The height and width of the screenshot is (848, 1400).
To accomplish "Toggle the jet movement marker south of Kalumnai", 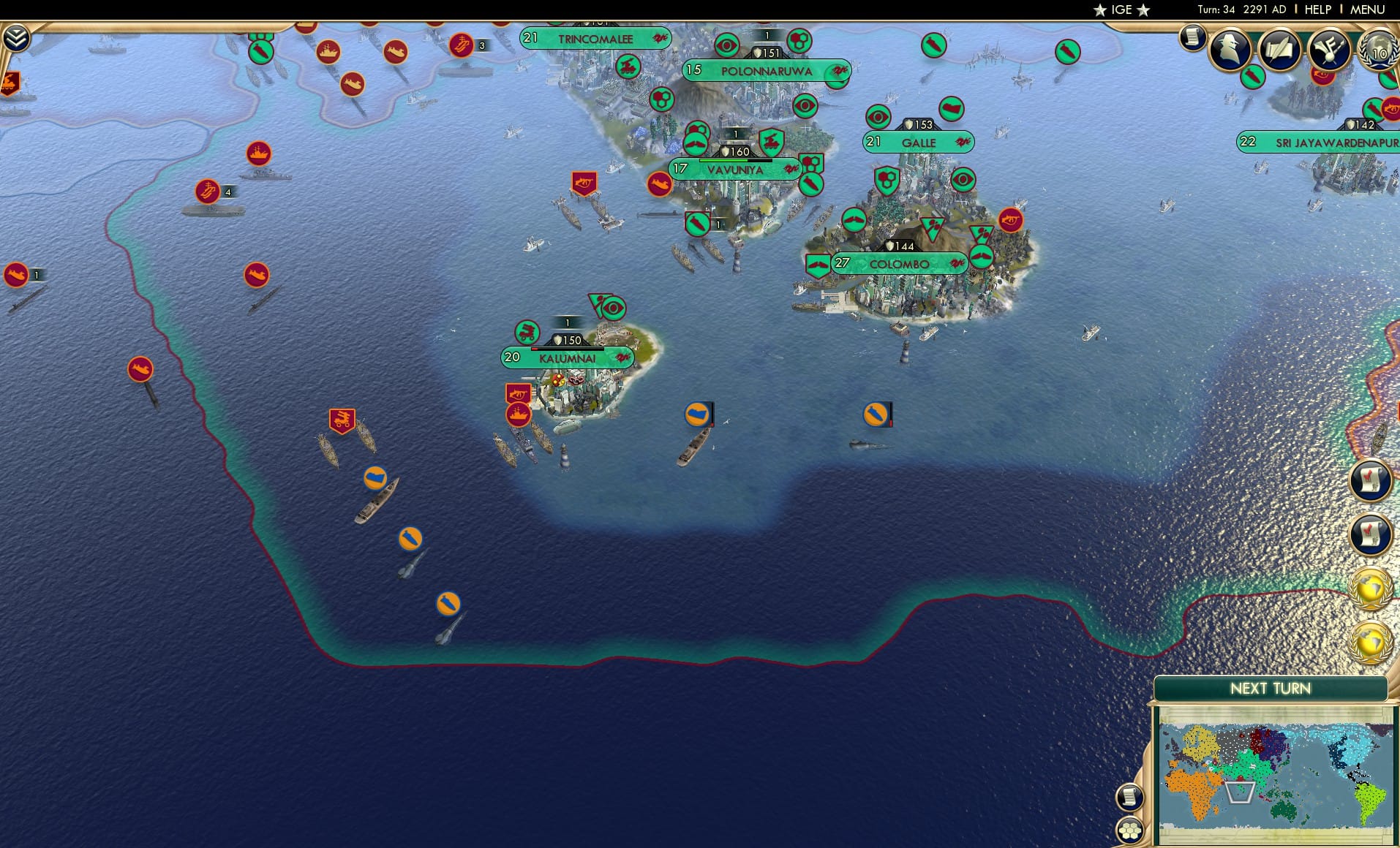I will (448, 605).
